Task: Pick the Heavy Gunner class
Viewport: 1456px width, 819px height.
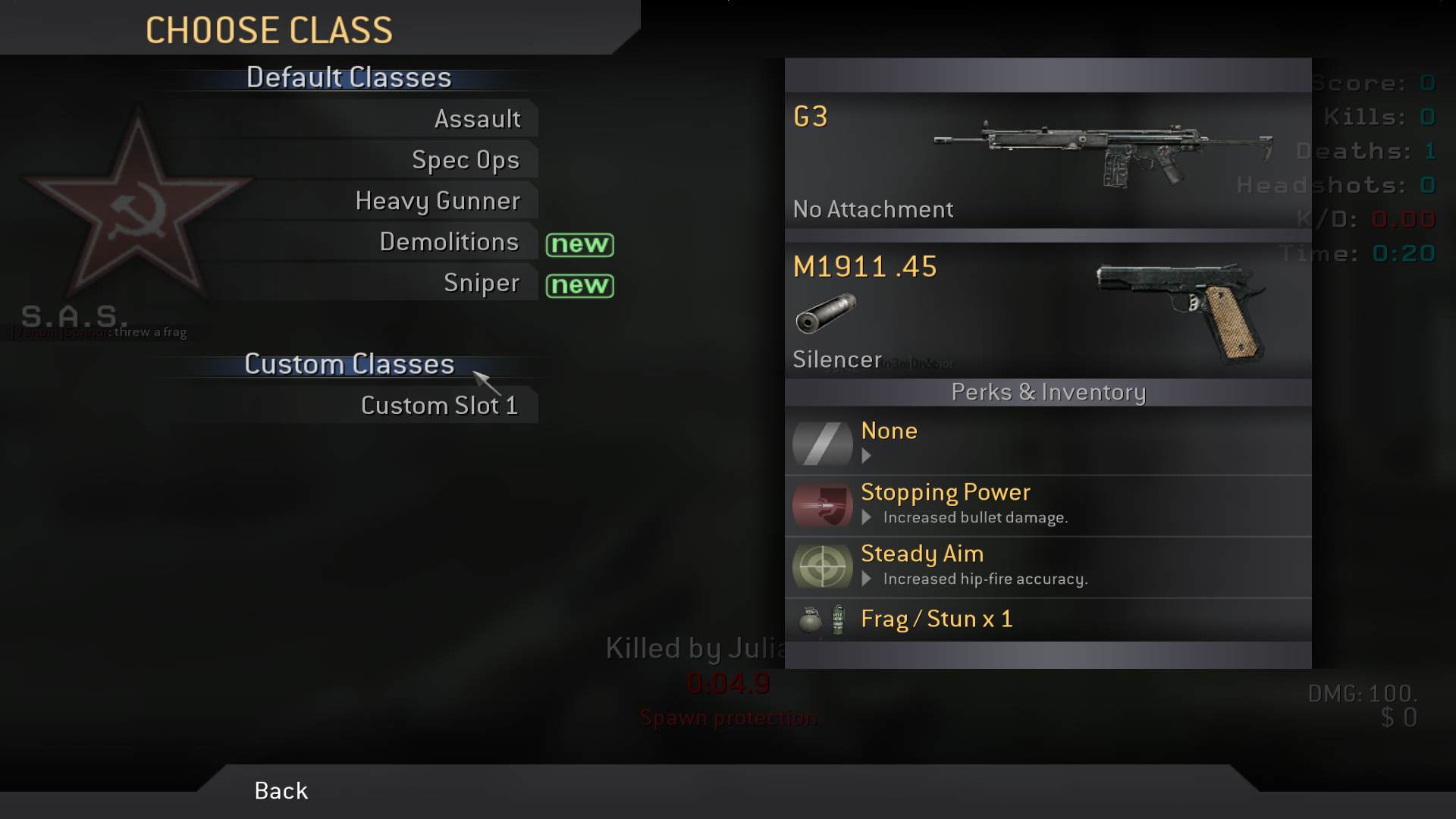Action: click(438, 201)
